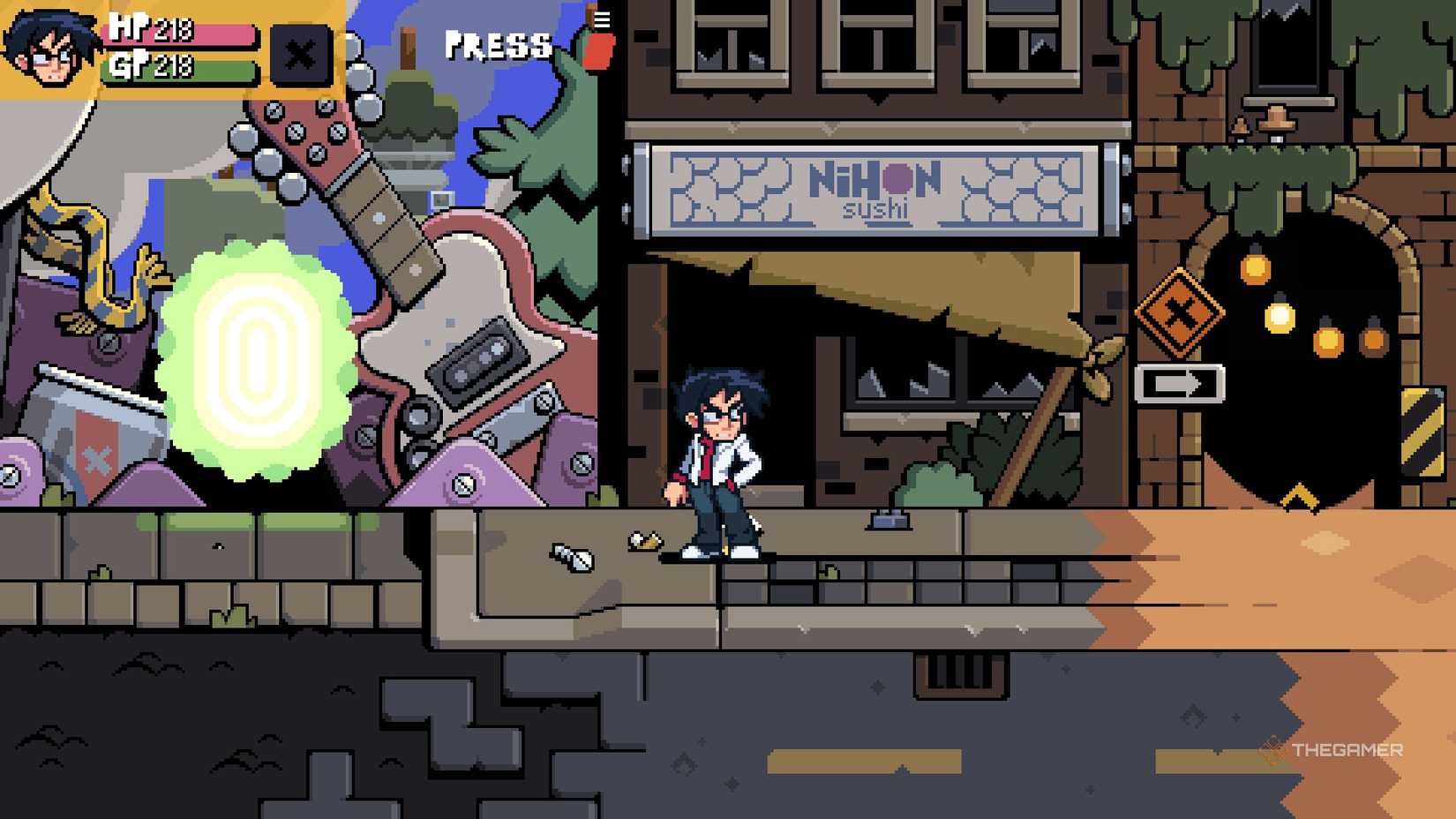
Task: Click the right-arrow direction sign
Action: pos(1178,381)
